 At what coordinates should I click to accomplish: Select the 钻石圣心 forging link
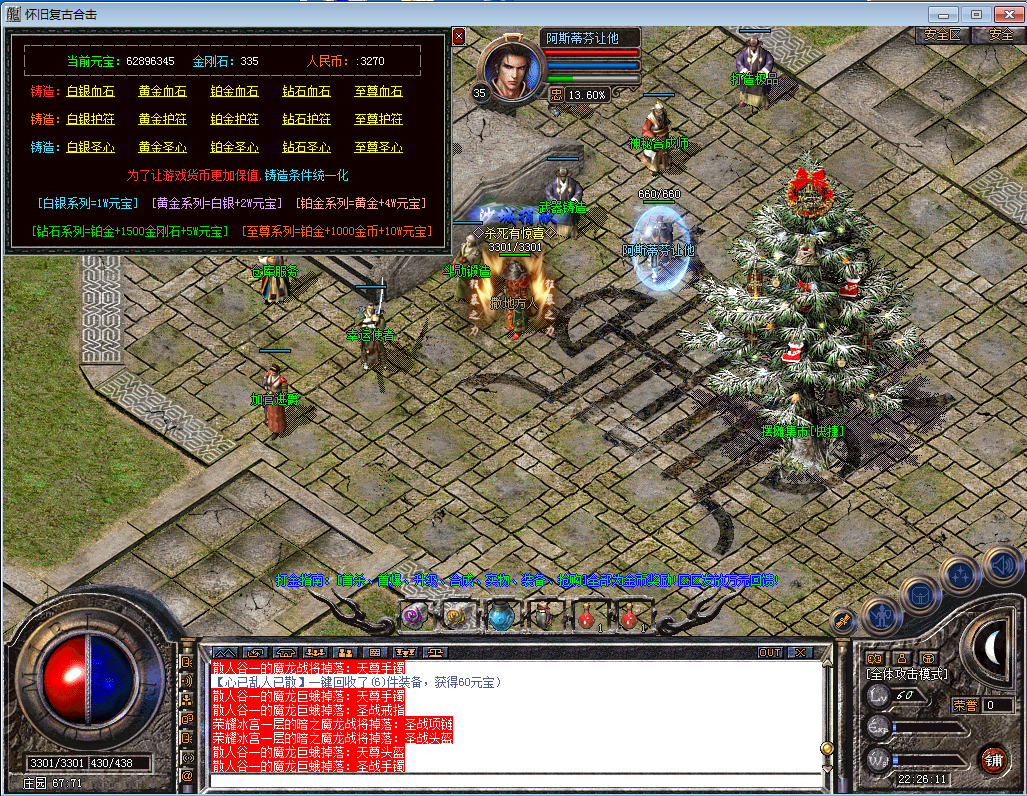coord(306,148)
